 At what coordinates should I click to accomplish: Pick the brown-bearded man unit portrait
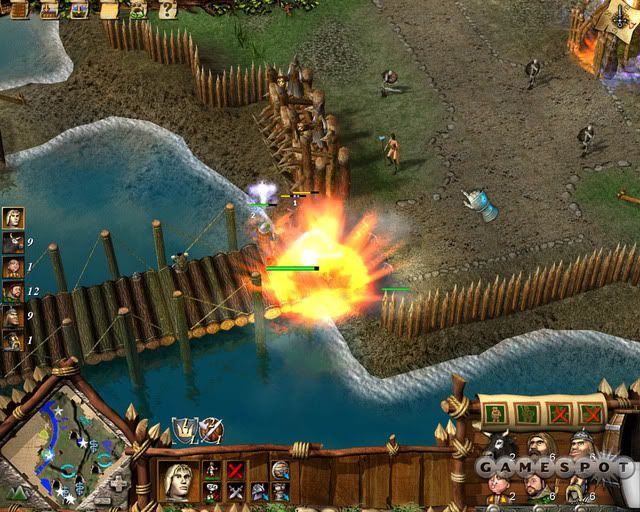(537, 447)
